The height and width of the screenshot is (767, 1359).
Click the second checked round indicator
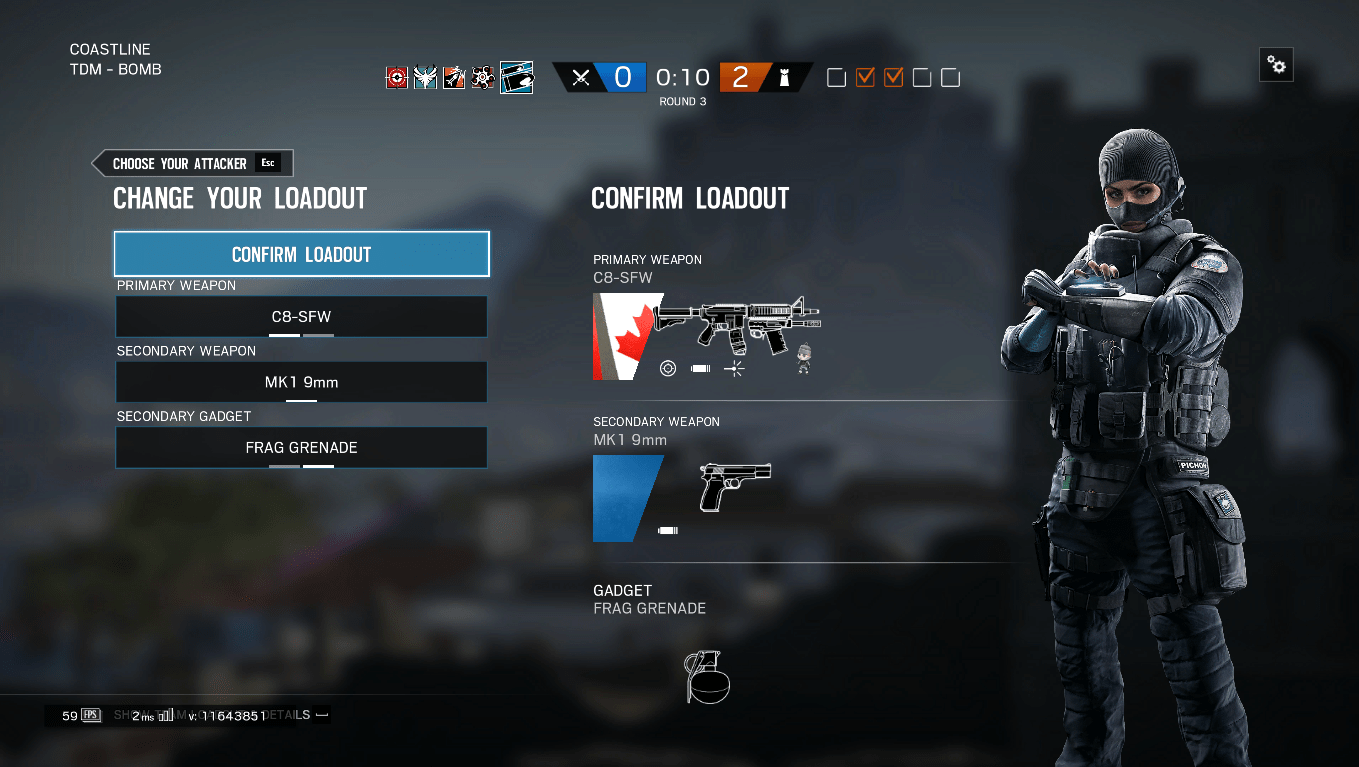[892, 77]
